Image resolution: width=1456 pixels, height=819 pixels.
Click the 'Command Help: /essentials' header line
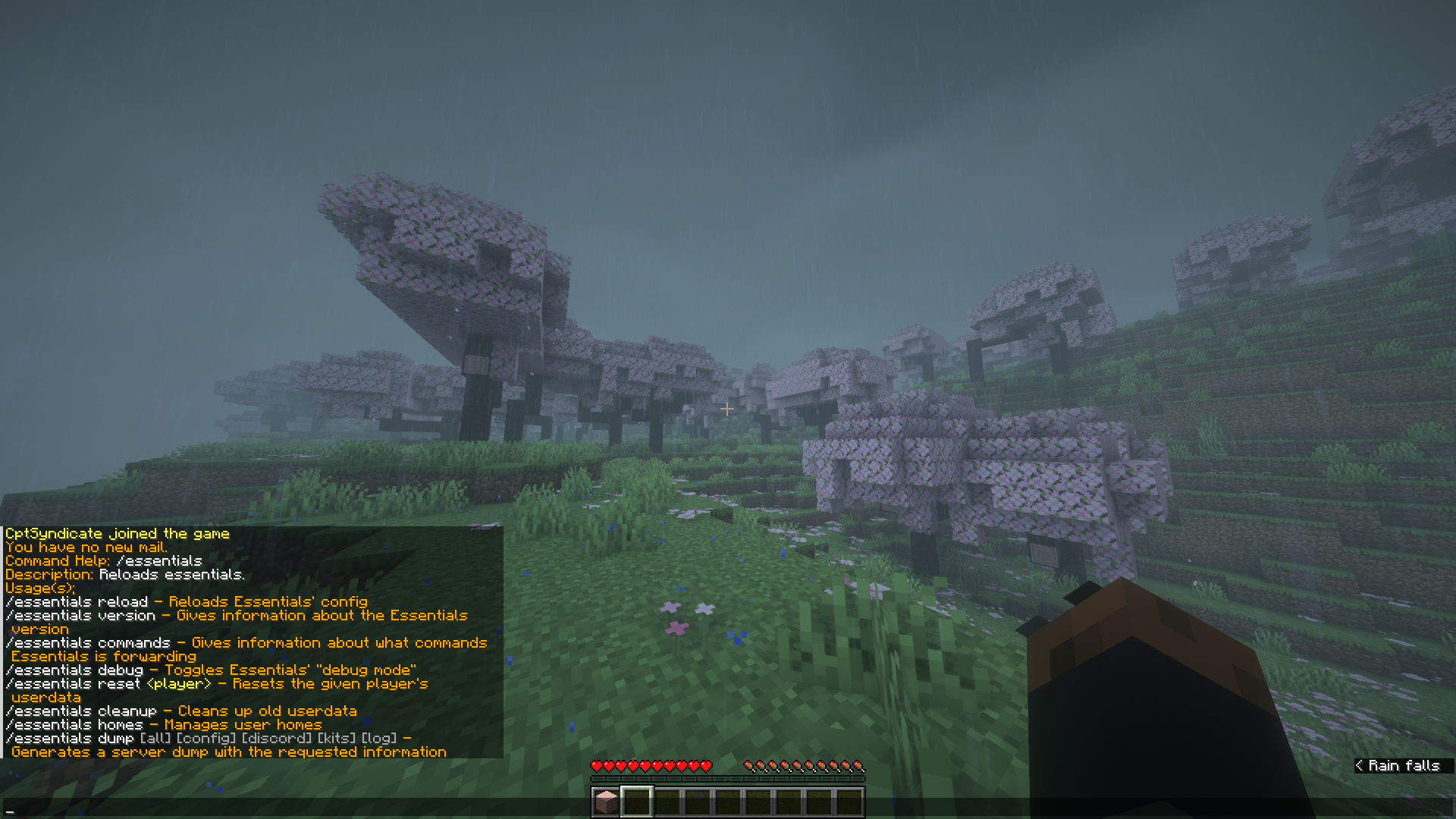tap(104, 560)
